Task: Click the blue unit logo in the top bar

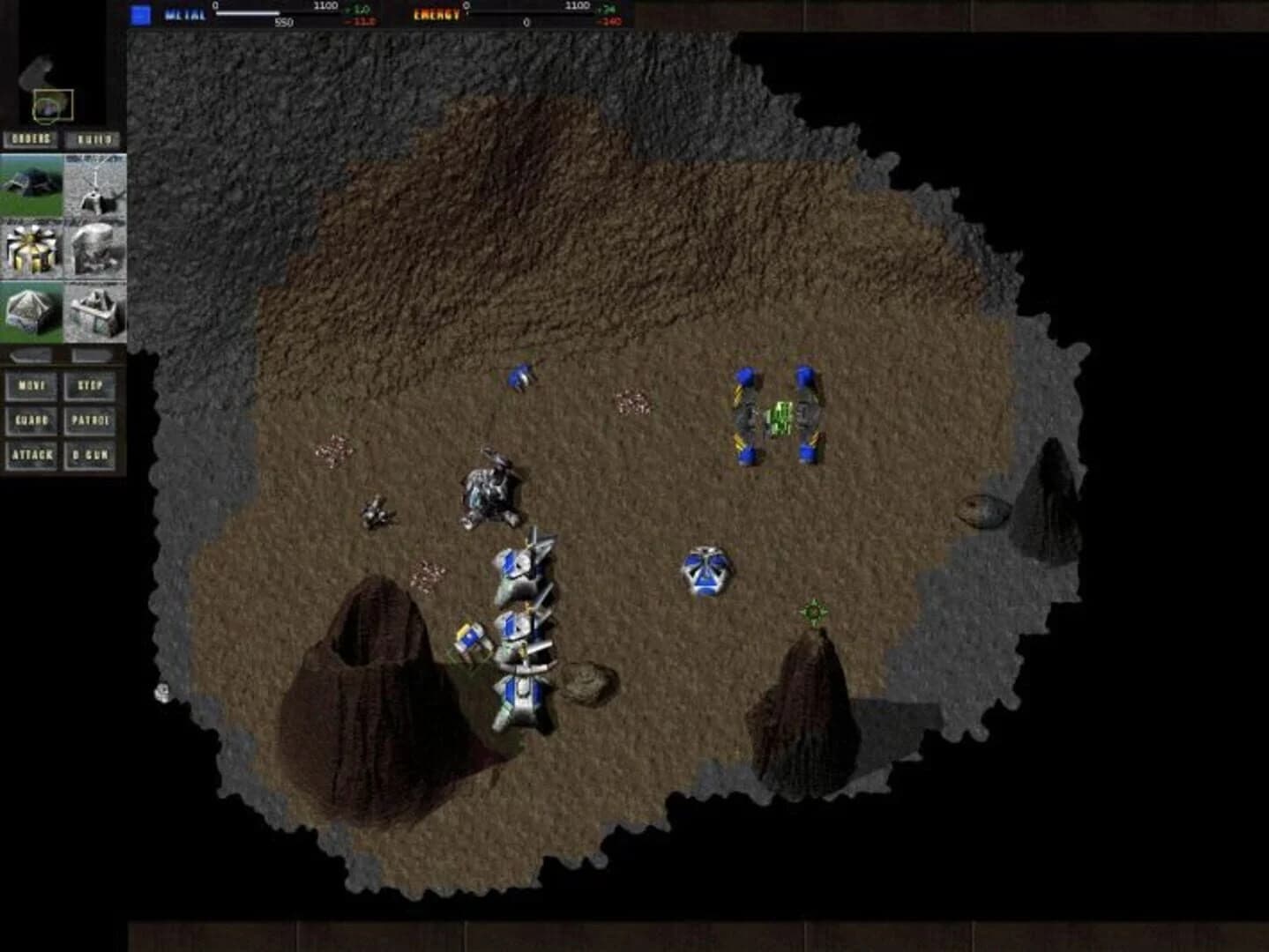Action: click(139, 13)
